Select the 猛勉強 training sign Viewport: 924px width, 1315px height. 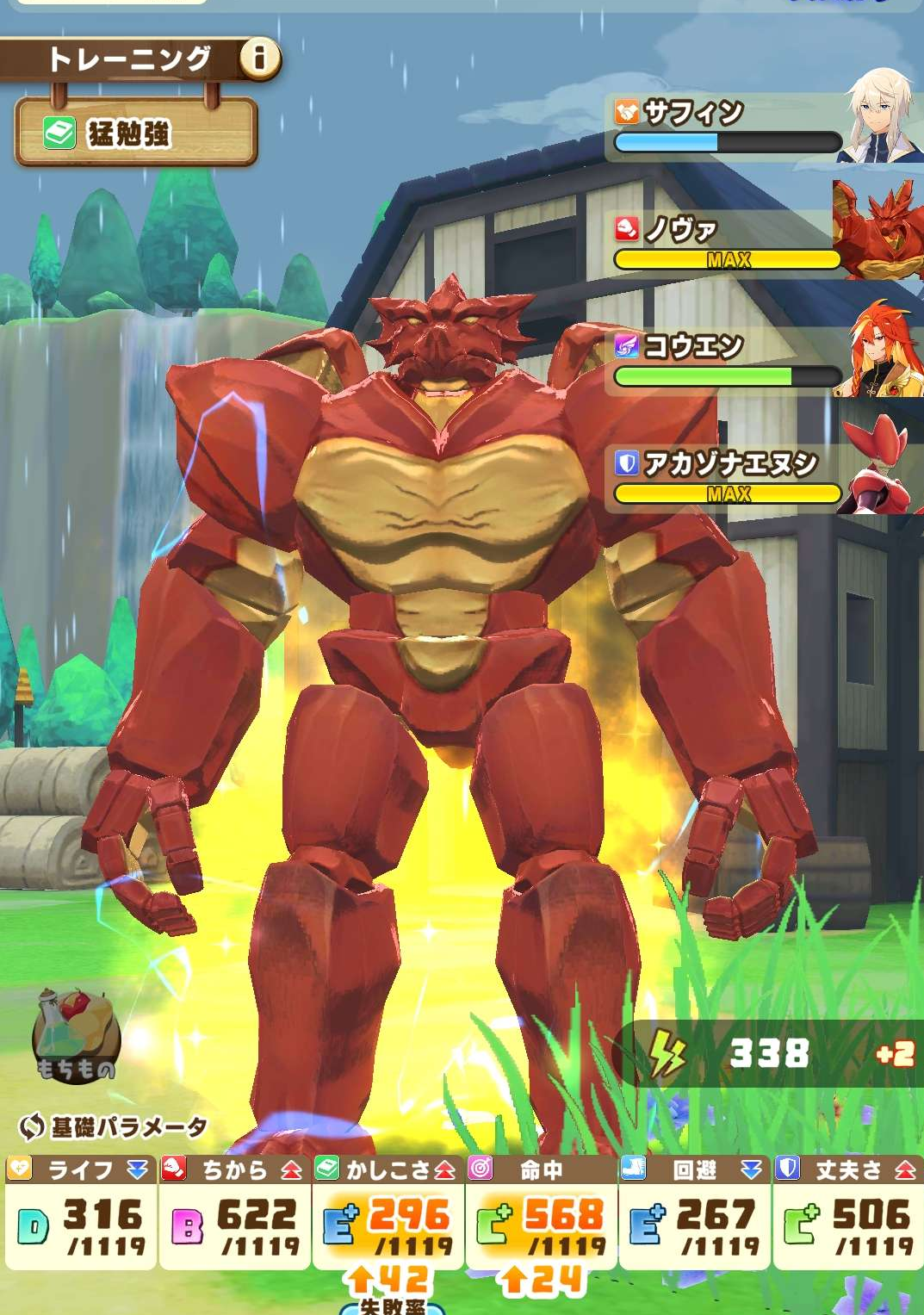(x=136, y=133)
